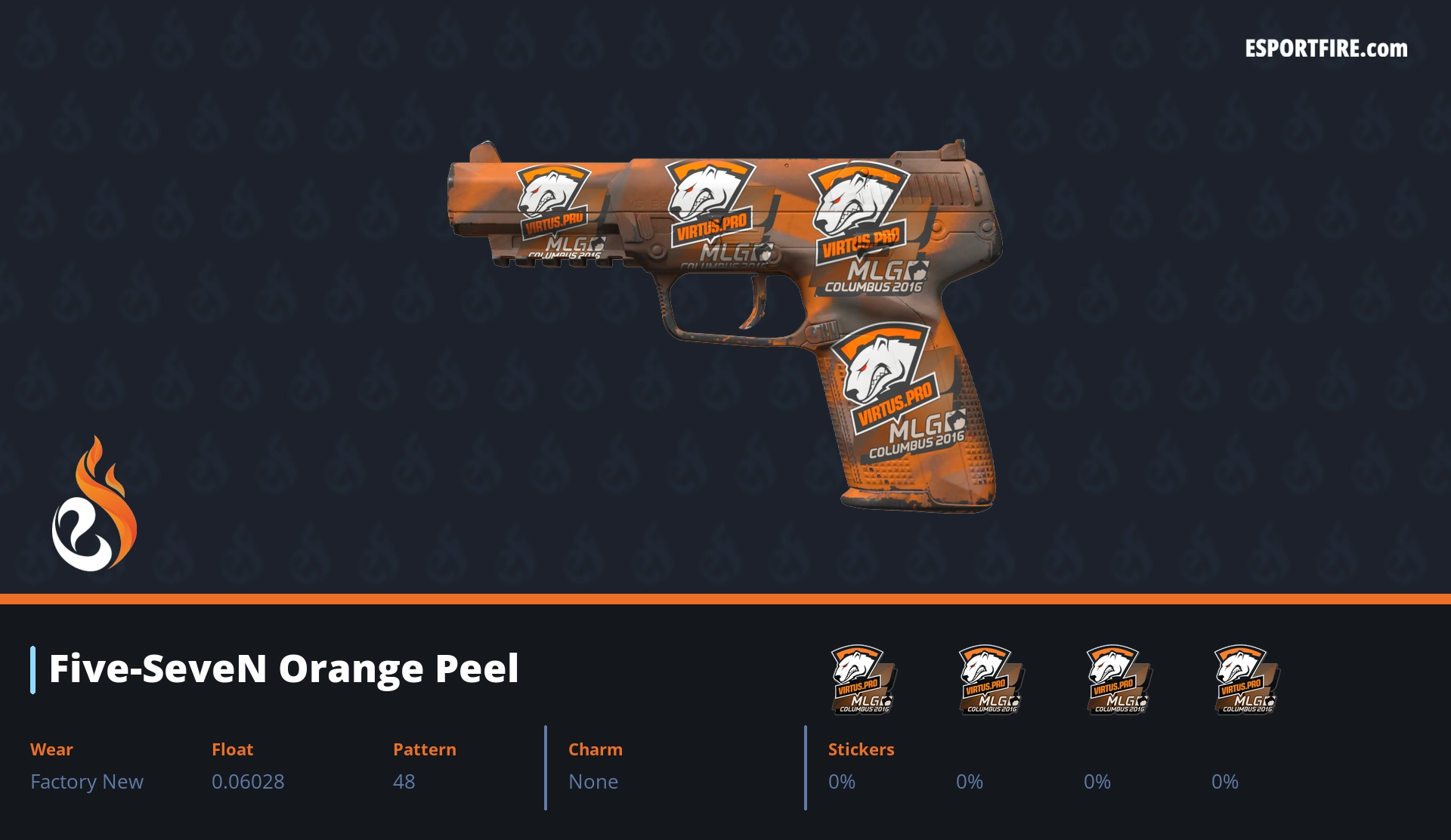The image size is (1451, 840).
Task: Click the Esportfire flame logo
Action: (x=94, y=505)
